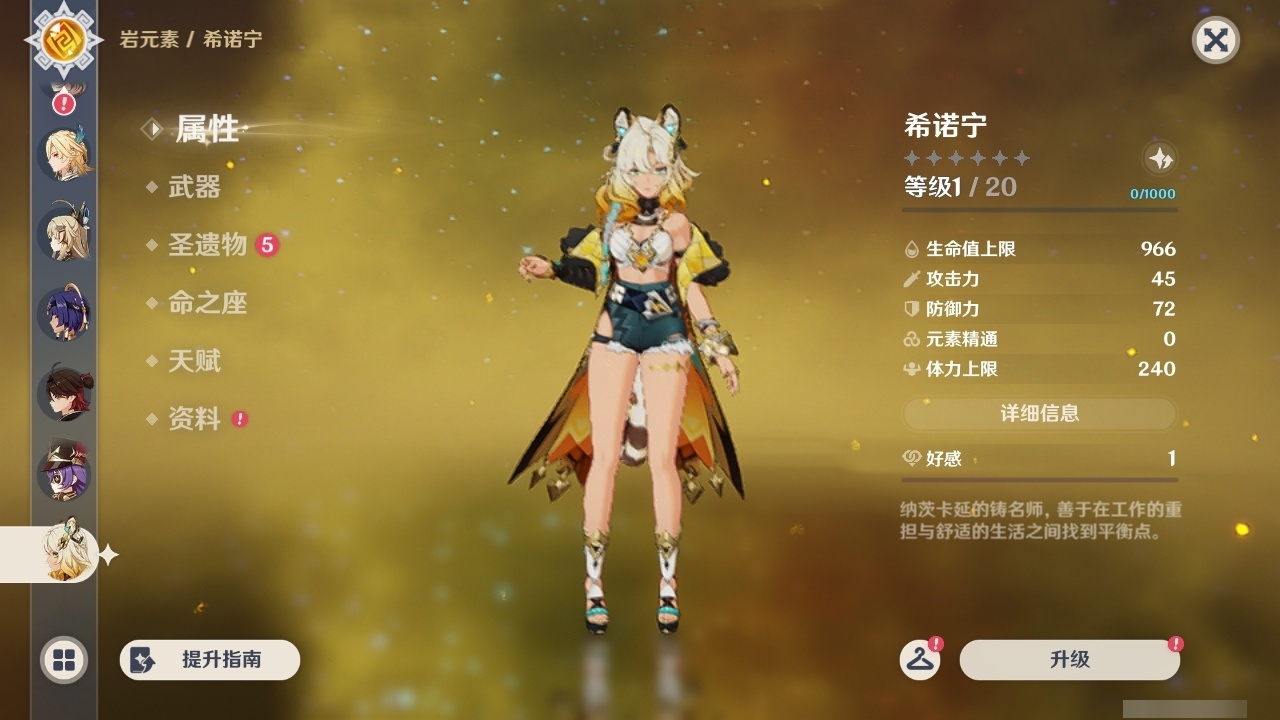Select the purple-haired character avatar in sidebar
This screenshot has height=720, width=1280.
[65, 303]
